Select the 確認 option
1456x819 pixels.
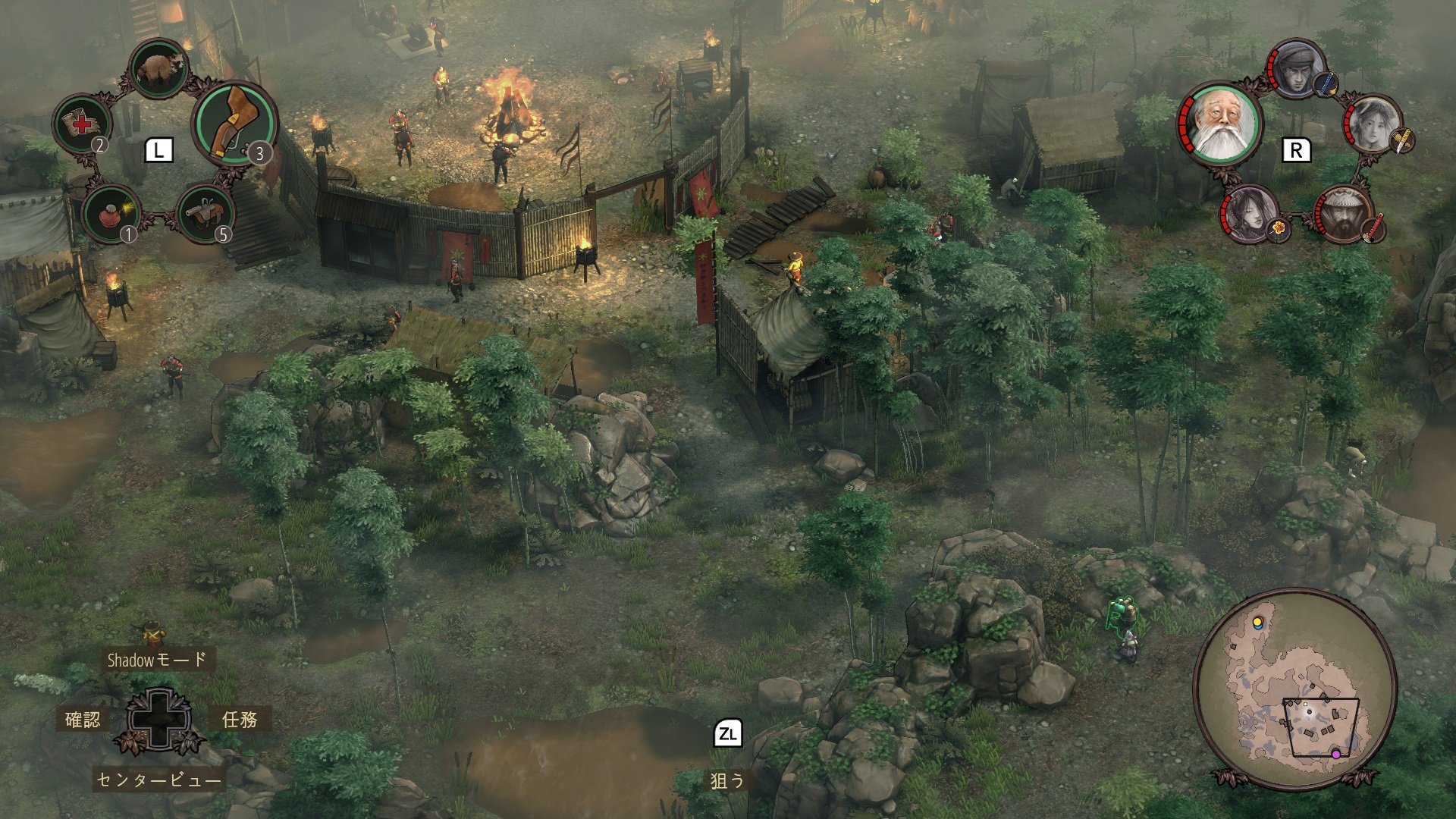coord(83,719)
